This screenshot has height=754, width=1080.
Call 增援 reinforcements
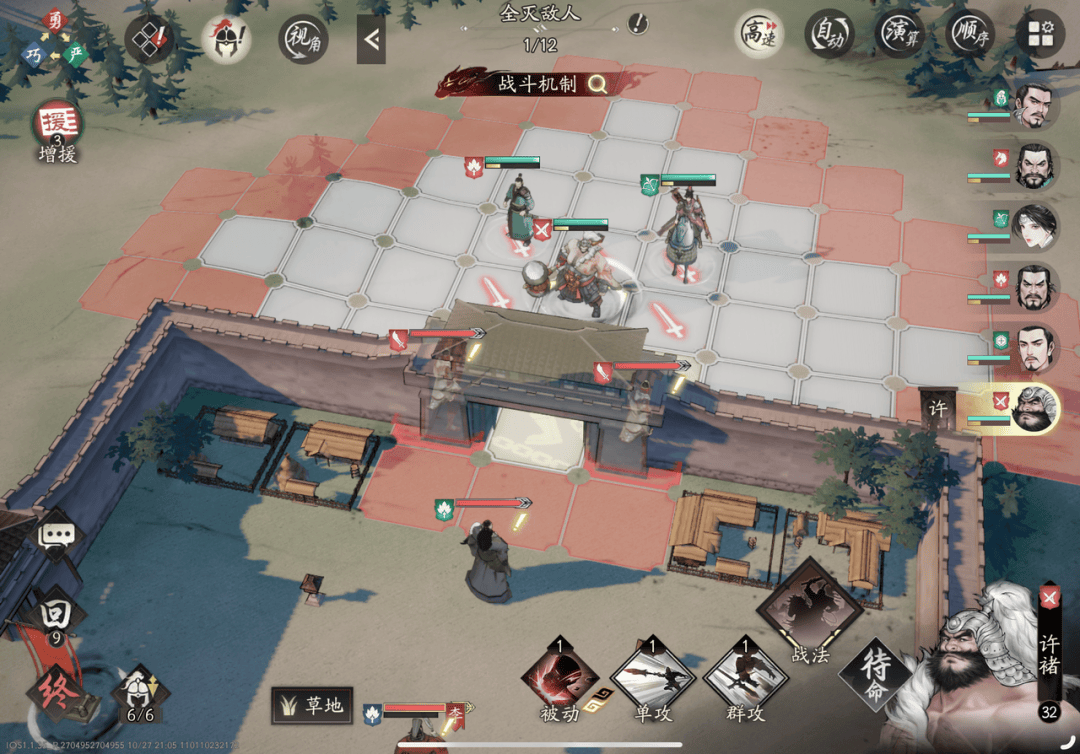tap(57, 128)
